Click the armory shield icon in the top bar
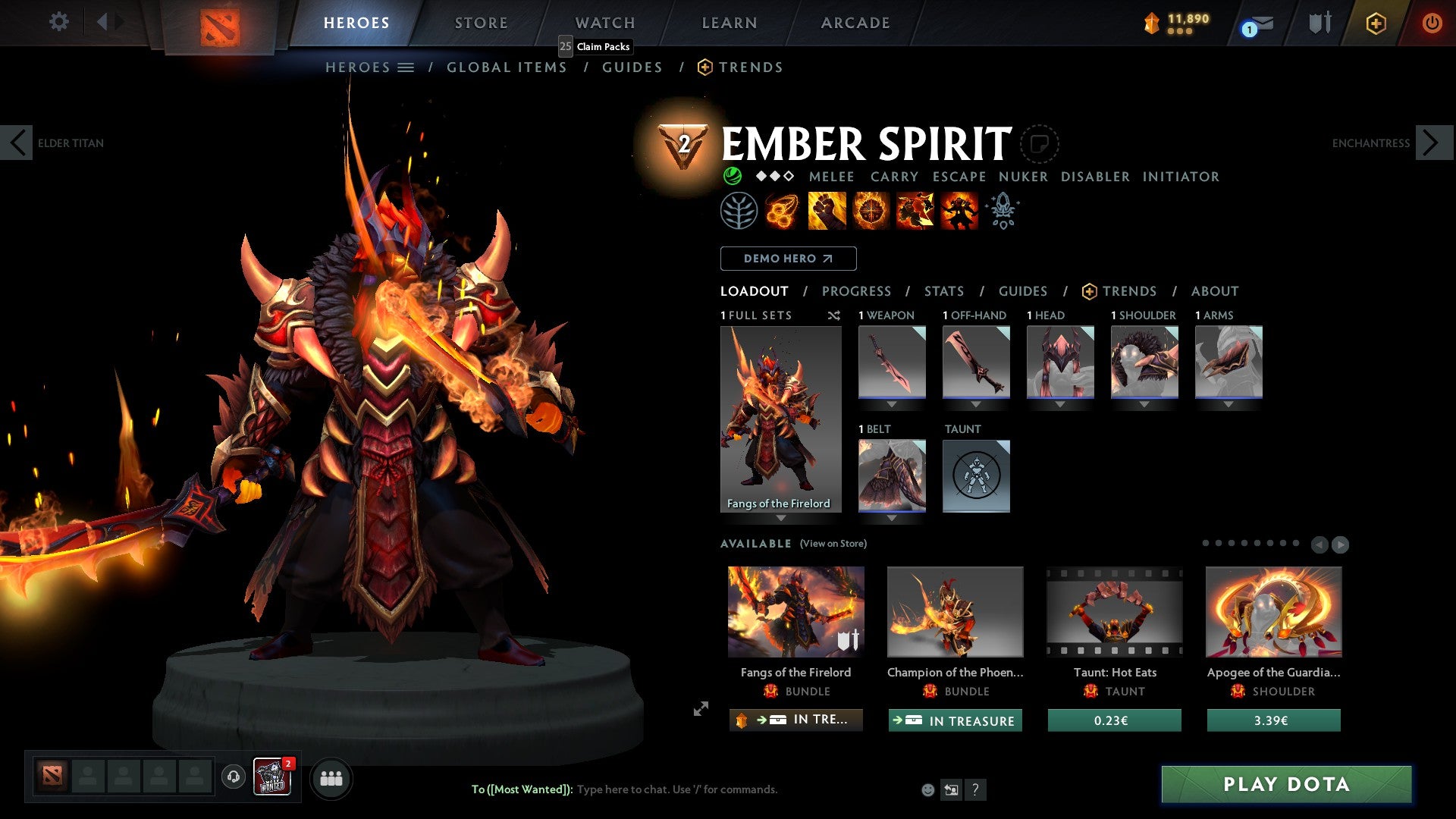The height and width of the screenshot is (819, 1456). [1319, 22]
